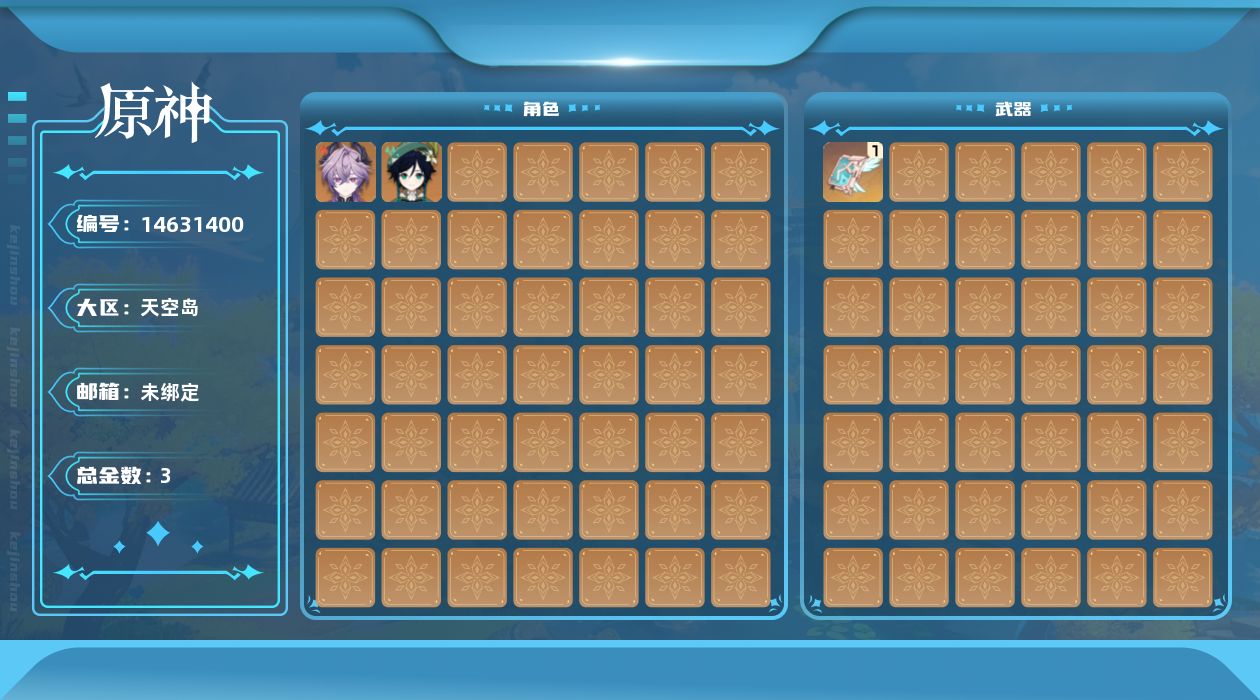Image resolution: width=1260 pixels, height=700 pixels.
Task: Choose the Venti character portrait
Action: coord(411,172)
